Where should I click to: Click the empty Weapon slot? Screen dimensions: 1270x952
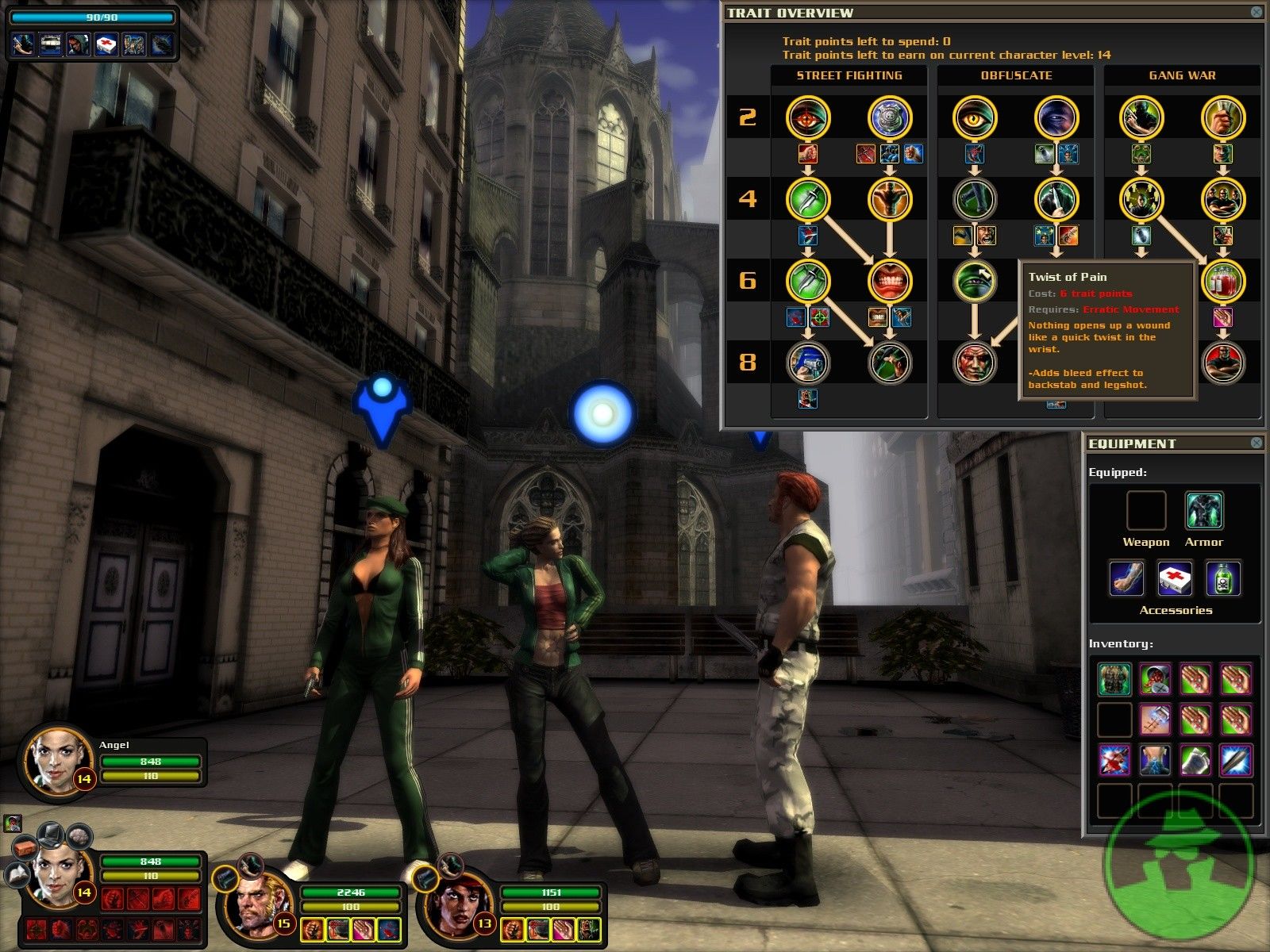click(1145, 510)
